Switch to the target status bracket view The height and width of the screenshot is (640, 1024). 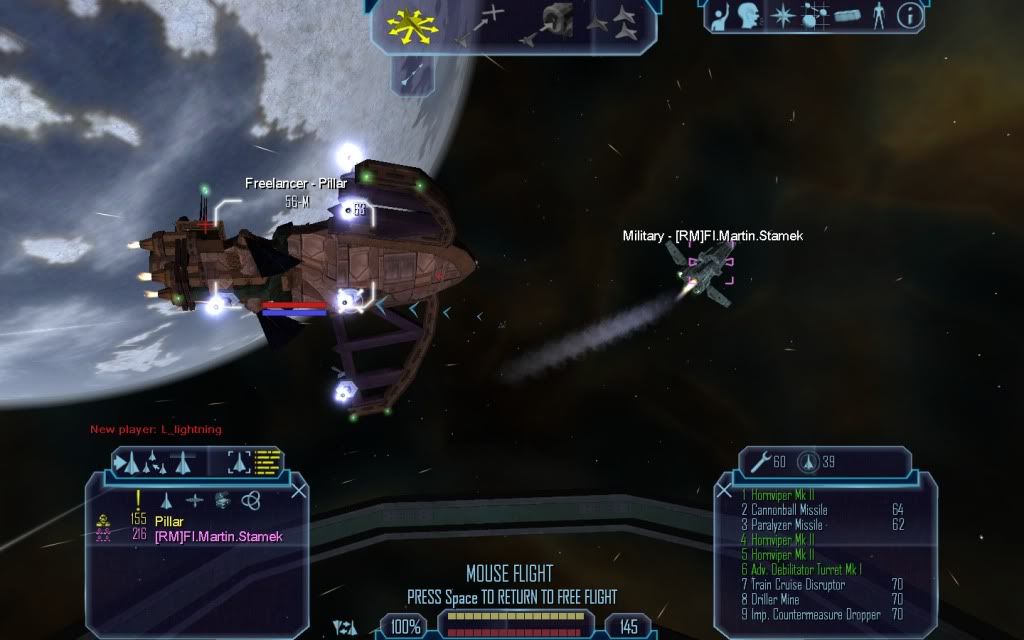click(239, 462)
